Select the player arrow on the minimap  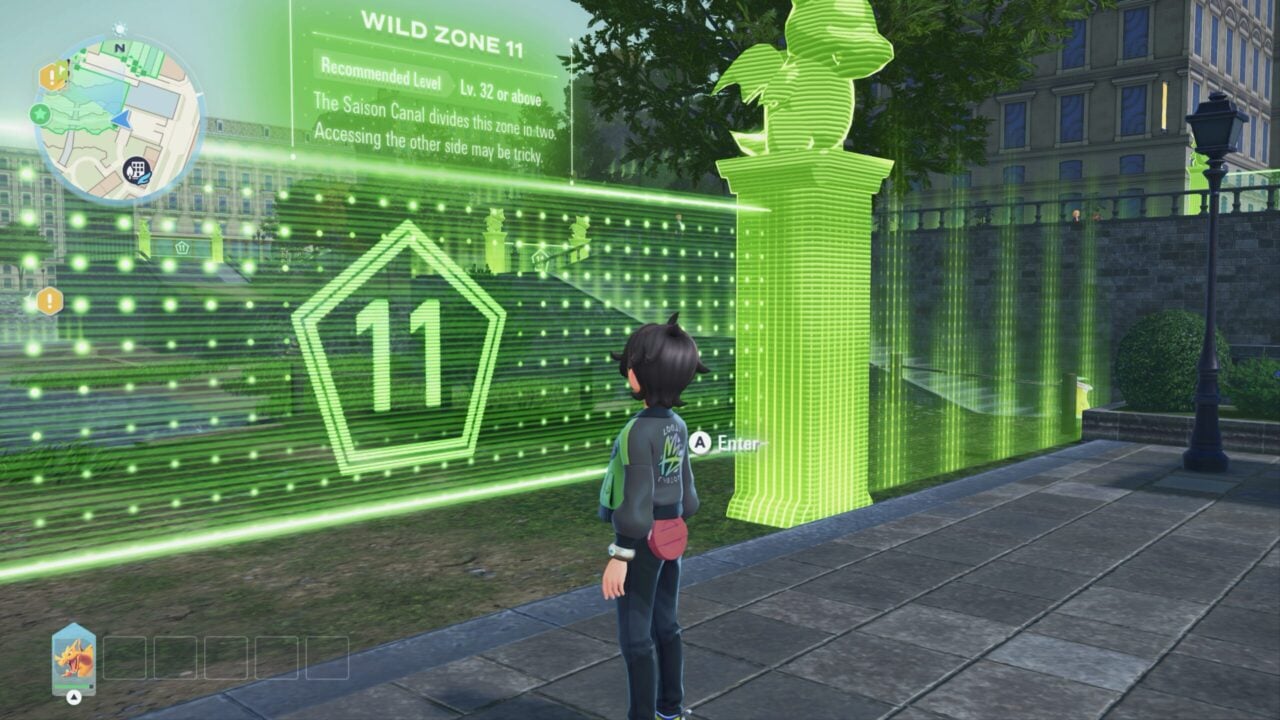(122, 121)
